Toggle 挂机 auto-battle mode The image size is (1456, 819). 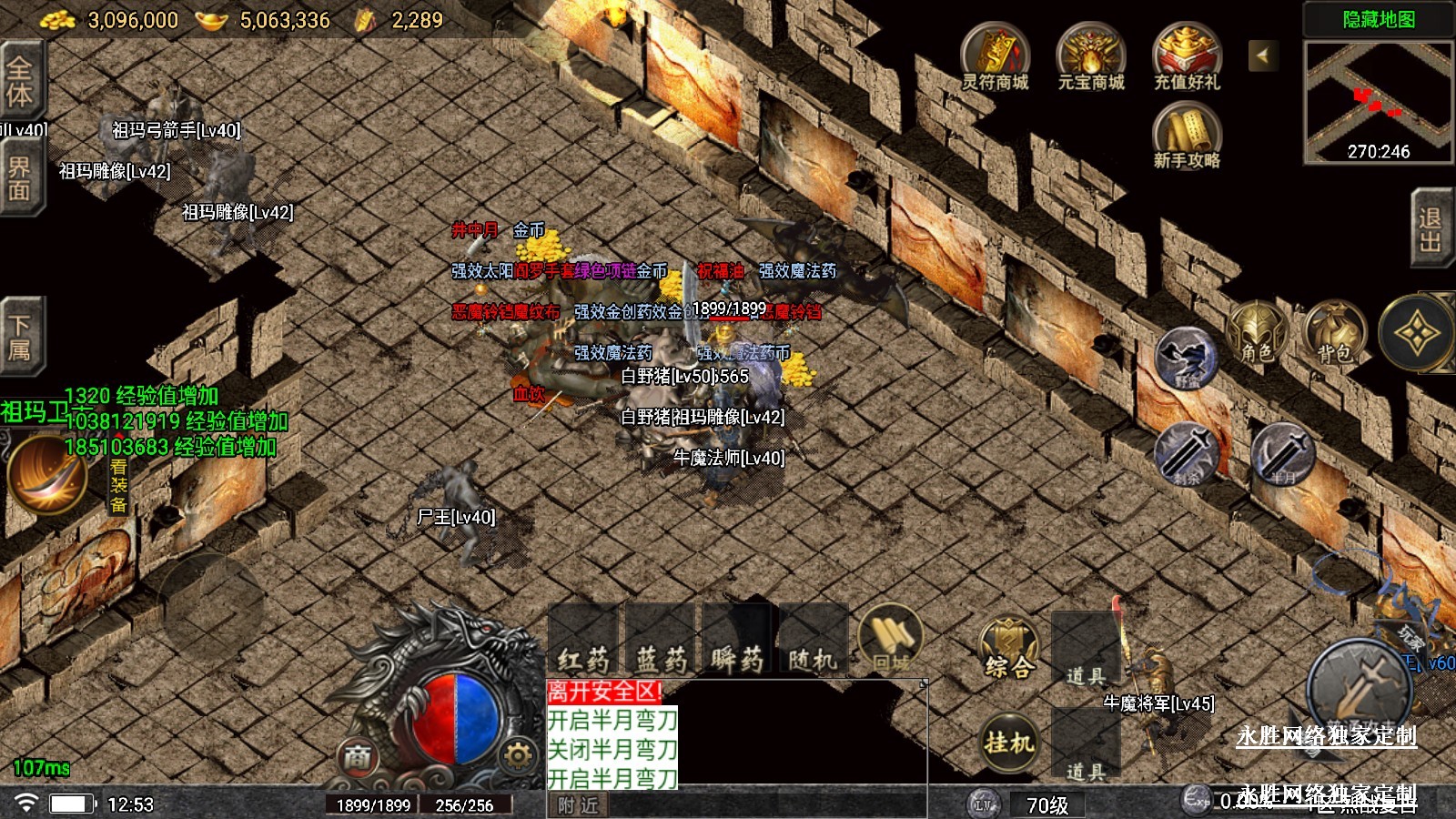tap(1009, 742)
